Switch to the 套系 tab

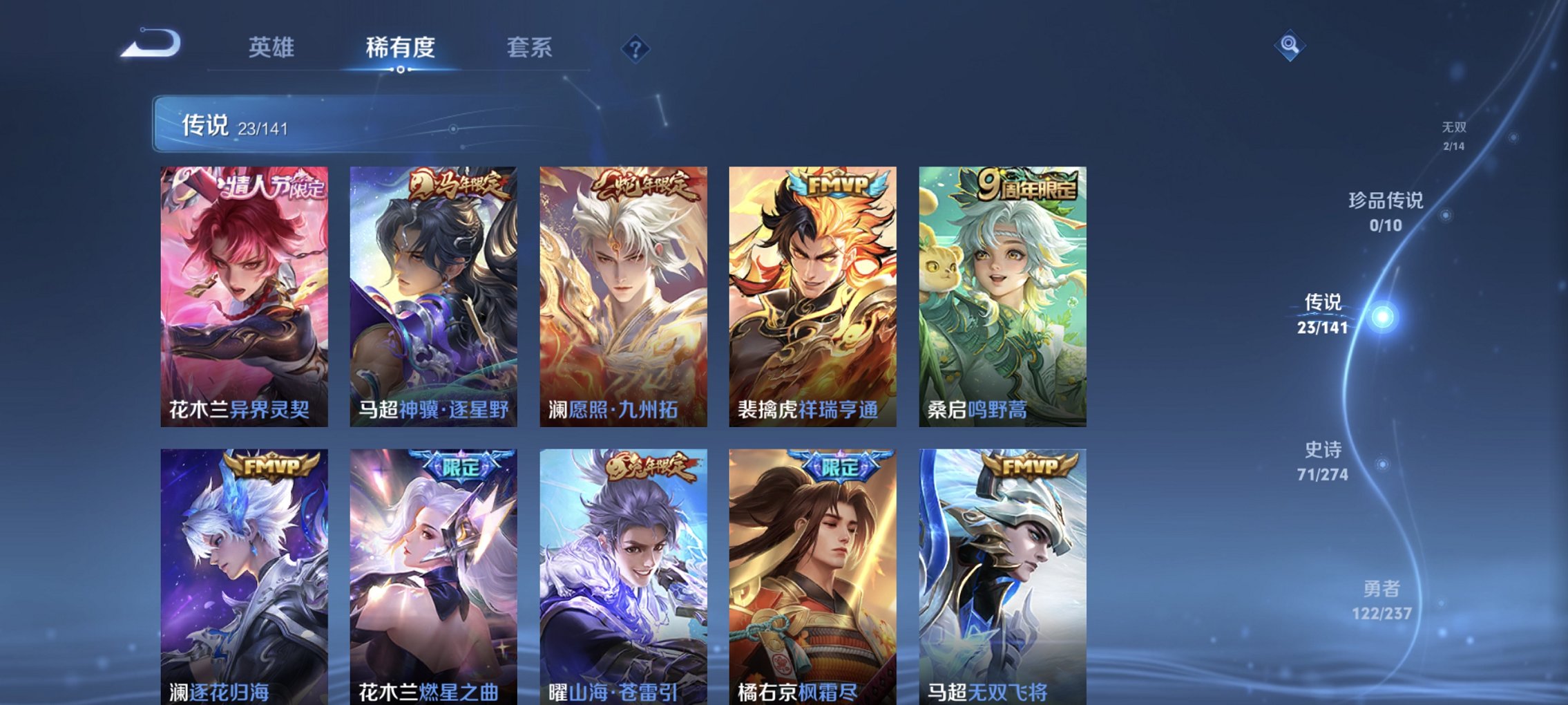click(x=529, y=48)
